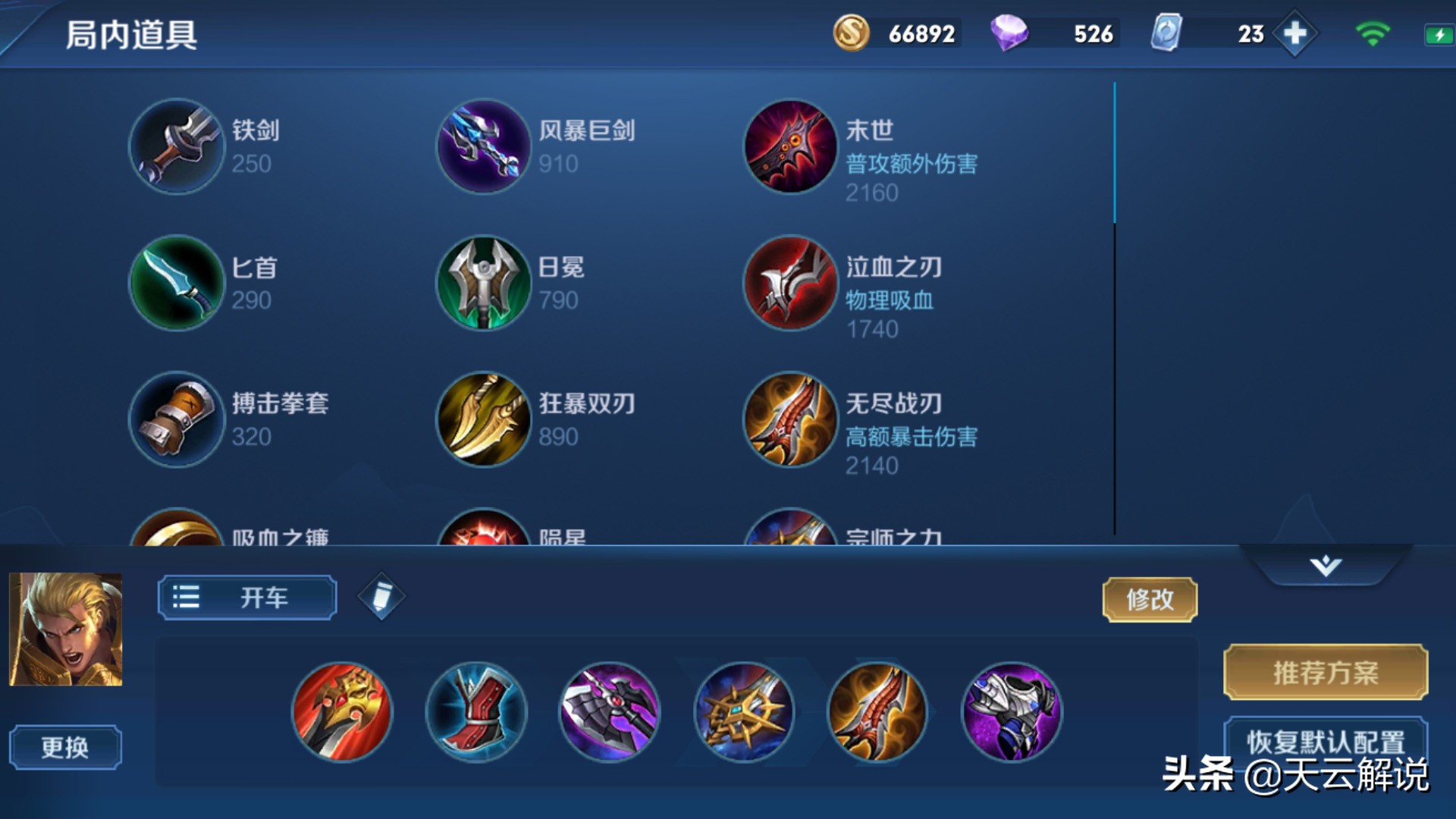Click the plus button to add vouchers
This screenshot has width=1456, height=819.
click(x=1297, y=33)
